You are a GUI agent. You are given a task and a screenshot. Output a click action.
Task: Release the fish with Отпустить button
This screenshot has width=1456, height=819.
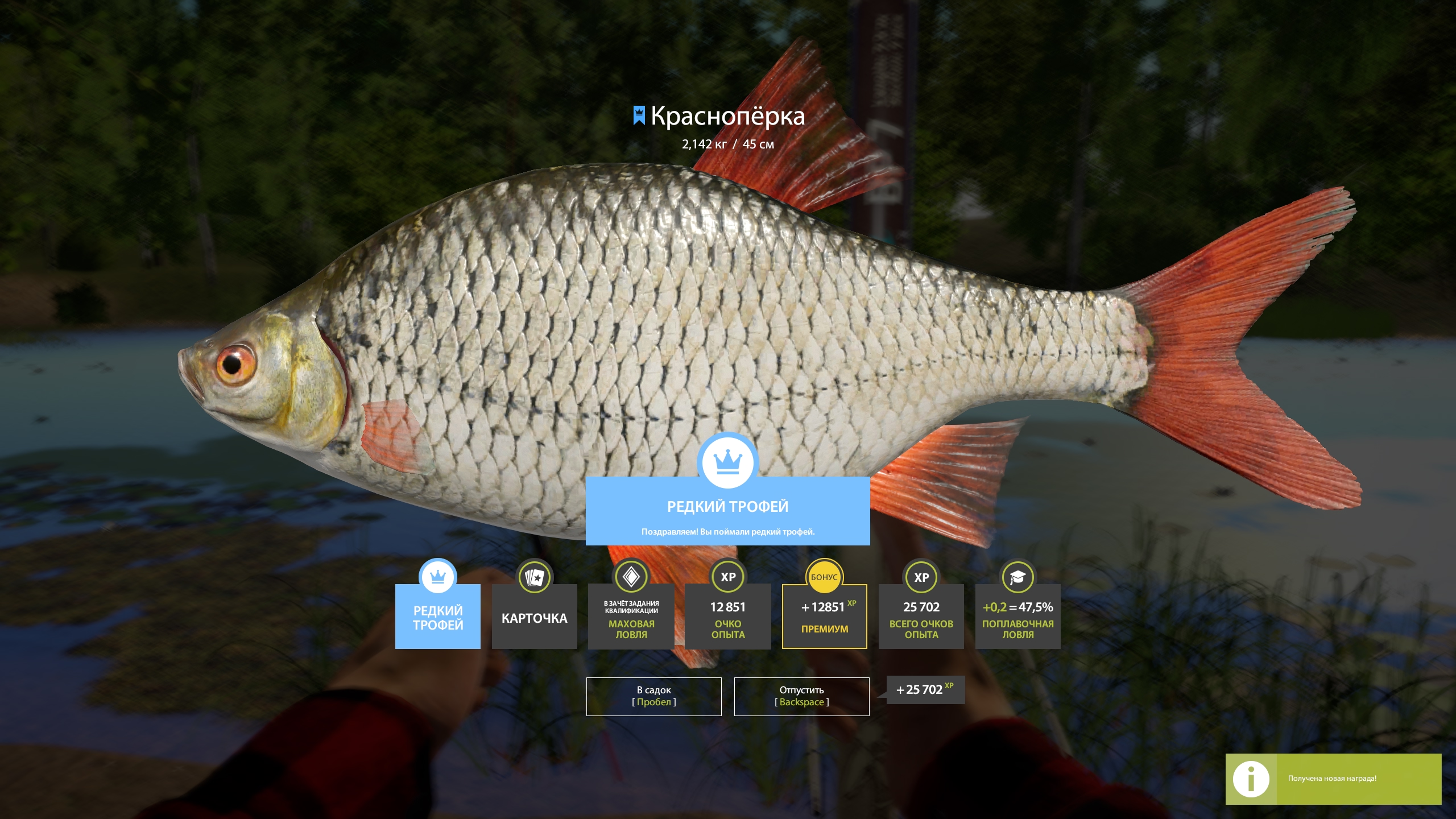click(x=801, y=696)
